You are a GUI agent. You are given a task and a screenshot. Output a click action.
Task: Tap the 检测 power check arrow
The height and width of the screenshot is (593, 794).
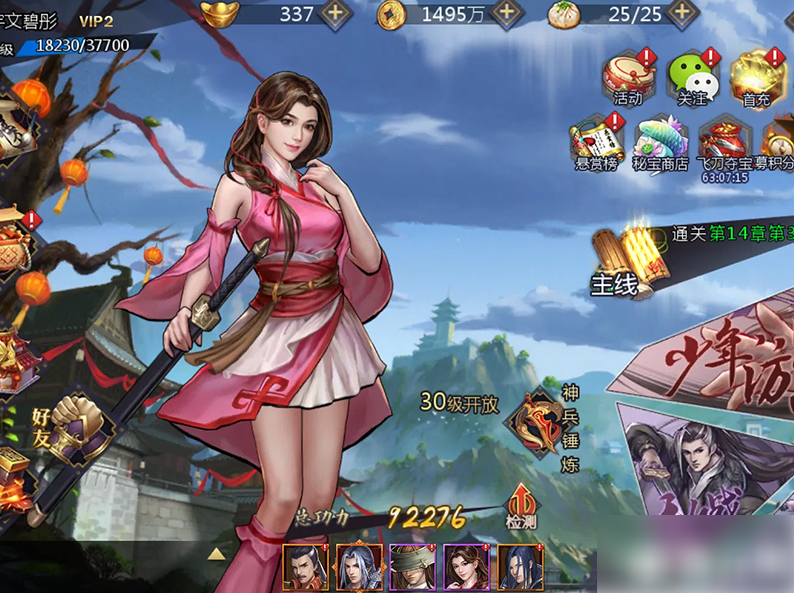(x=521, y=503)
